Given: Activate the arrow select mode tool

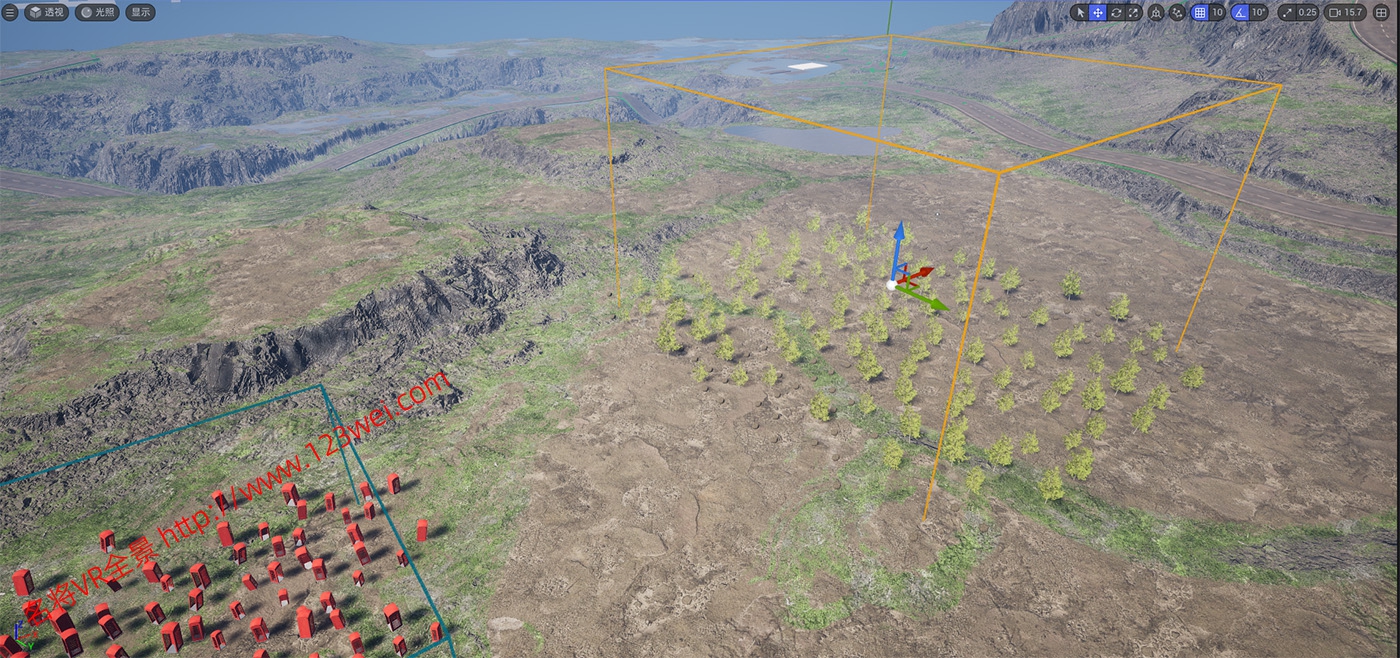Looking at the screenshot, I should 1080,12.
